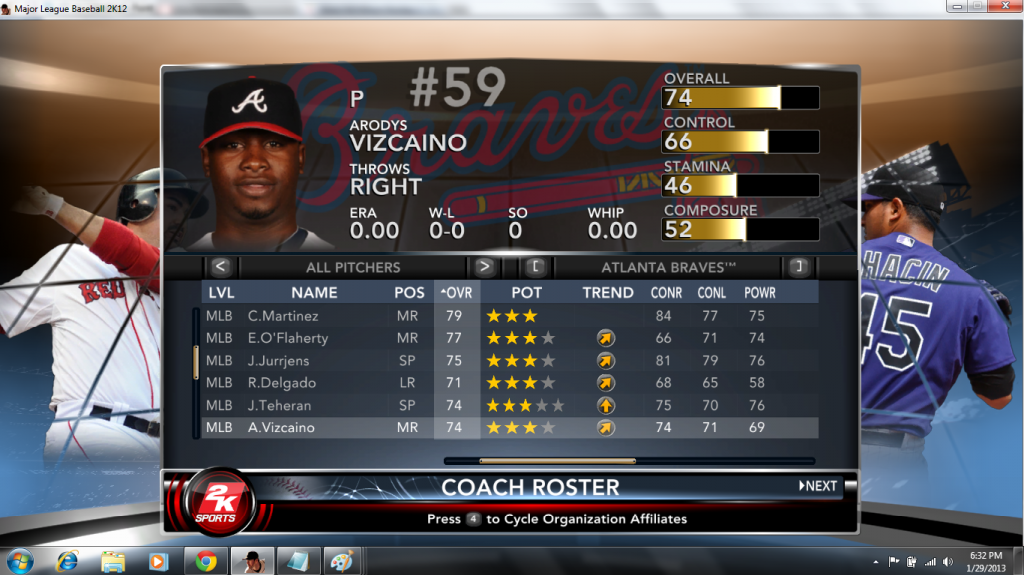Screen dimensions: 1024x575
Task: Select the C.Martinez roster row
Action: click(510, 316)
